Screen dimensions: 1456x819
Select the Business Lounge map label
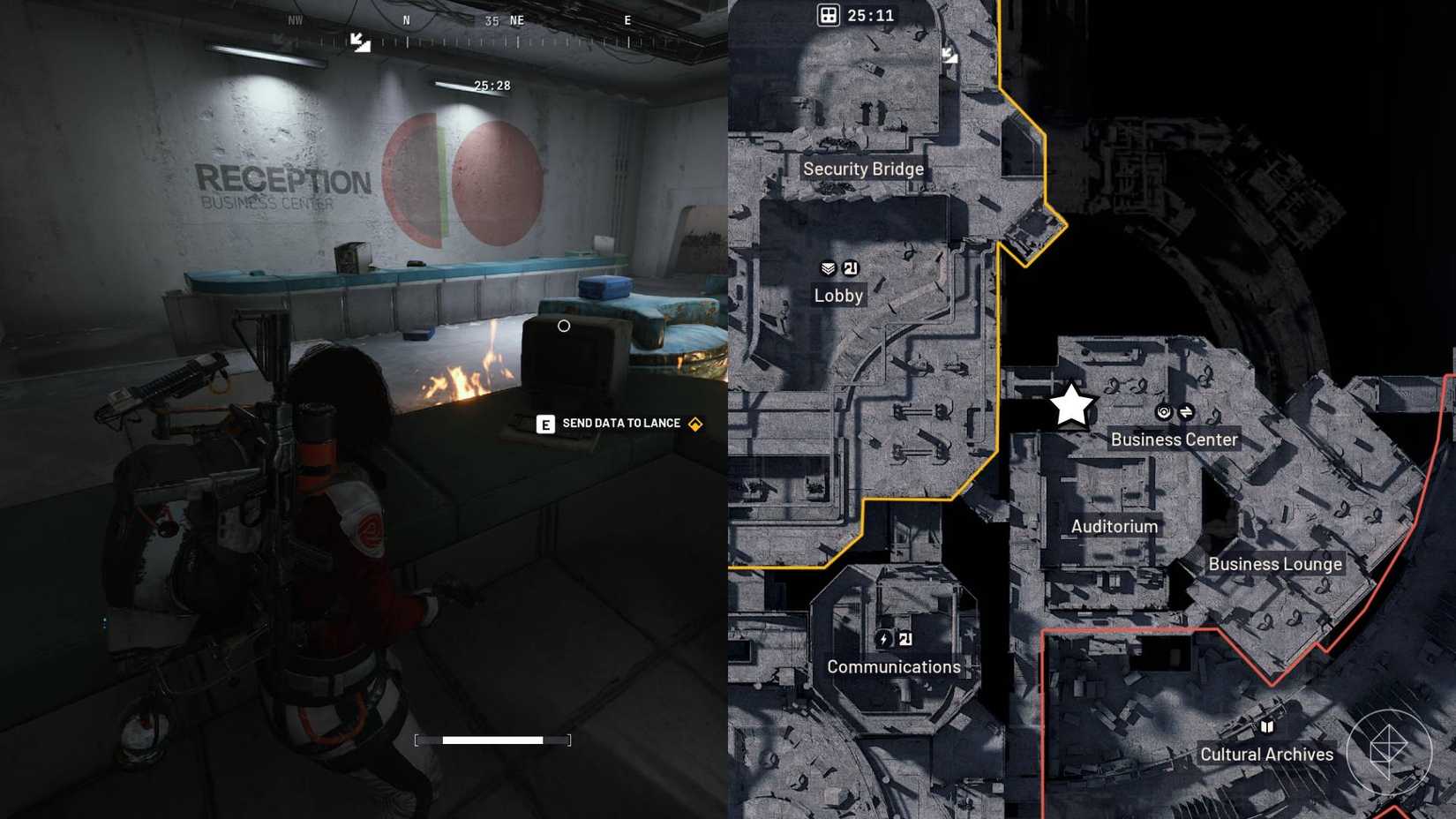(1275, 563)
